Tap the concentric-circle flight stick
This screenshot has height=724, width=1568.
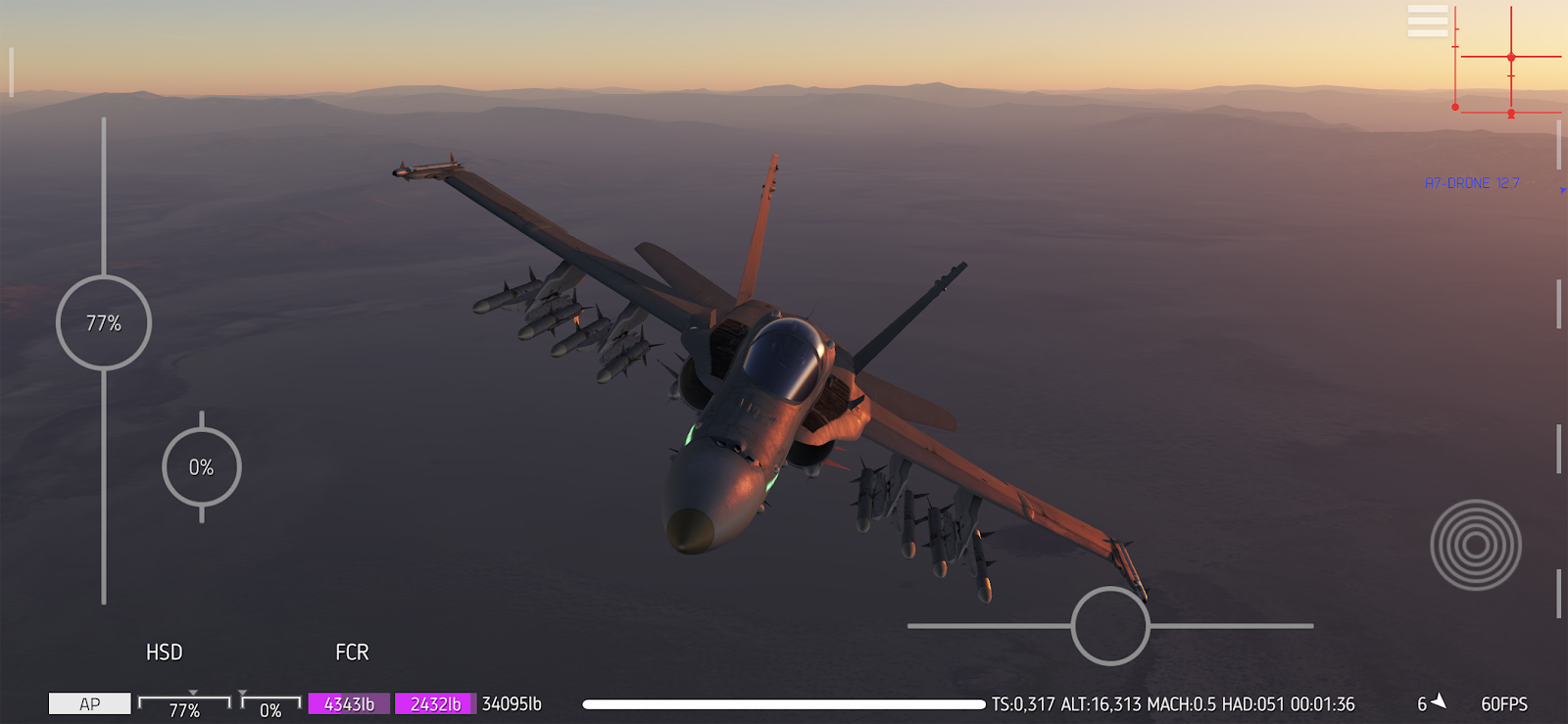[x=1475, y=545]
